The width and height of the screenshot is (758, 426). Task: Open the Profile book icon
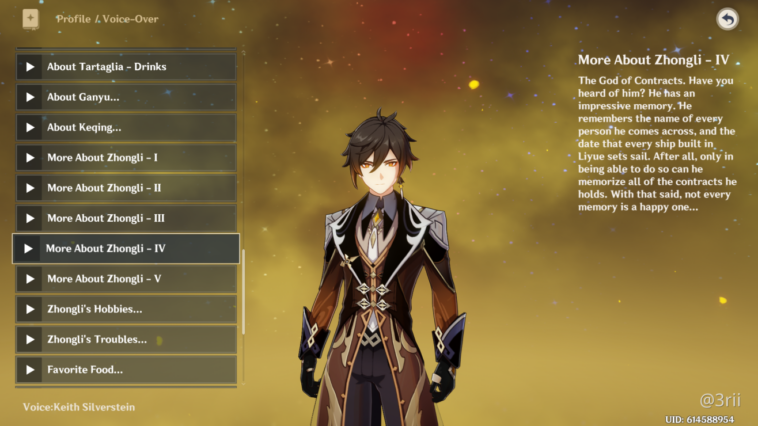point(30,18)
